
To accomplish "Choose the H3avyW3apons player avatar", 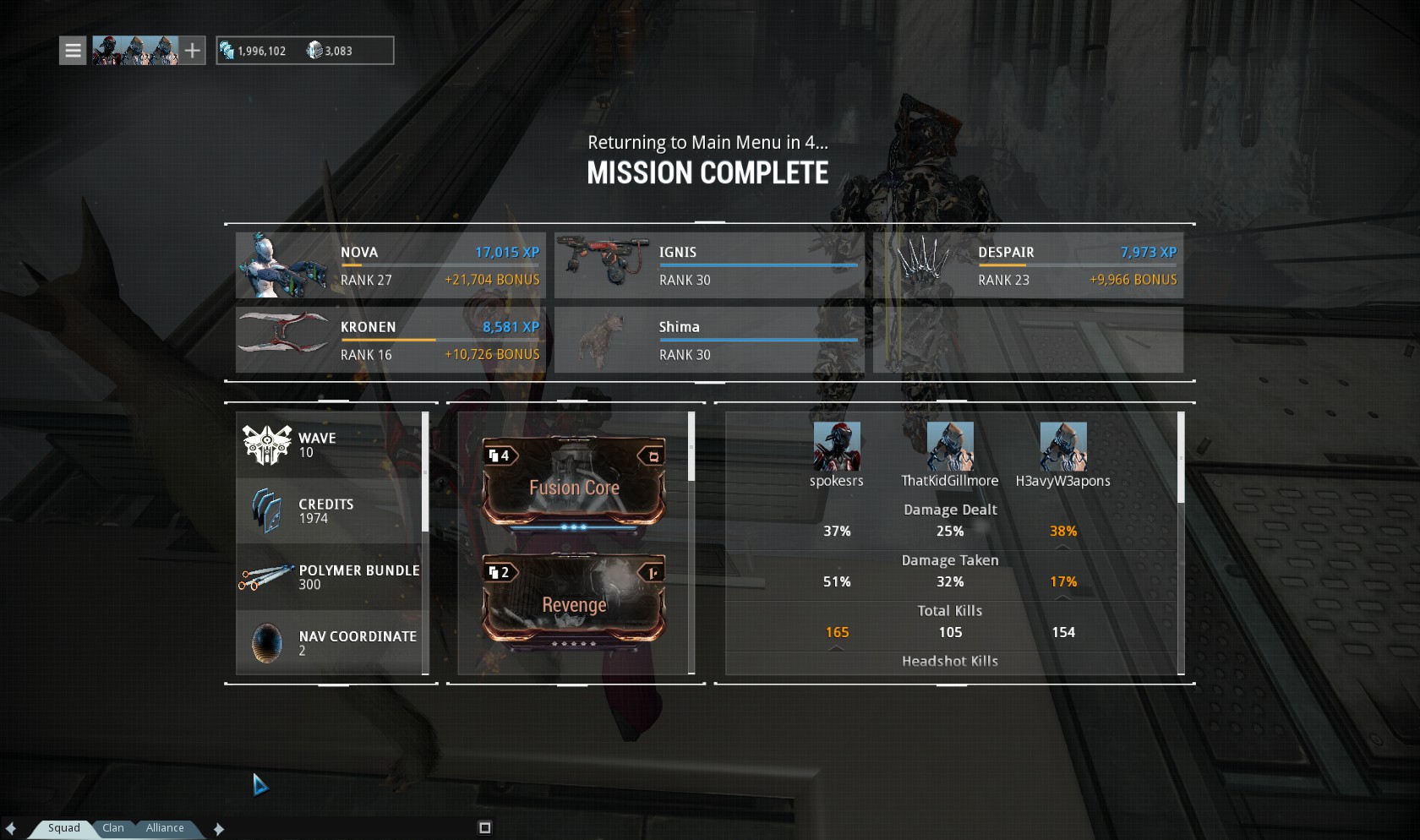I will pyautogui.click(x=1063, y=446).
